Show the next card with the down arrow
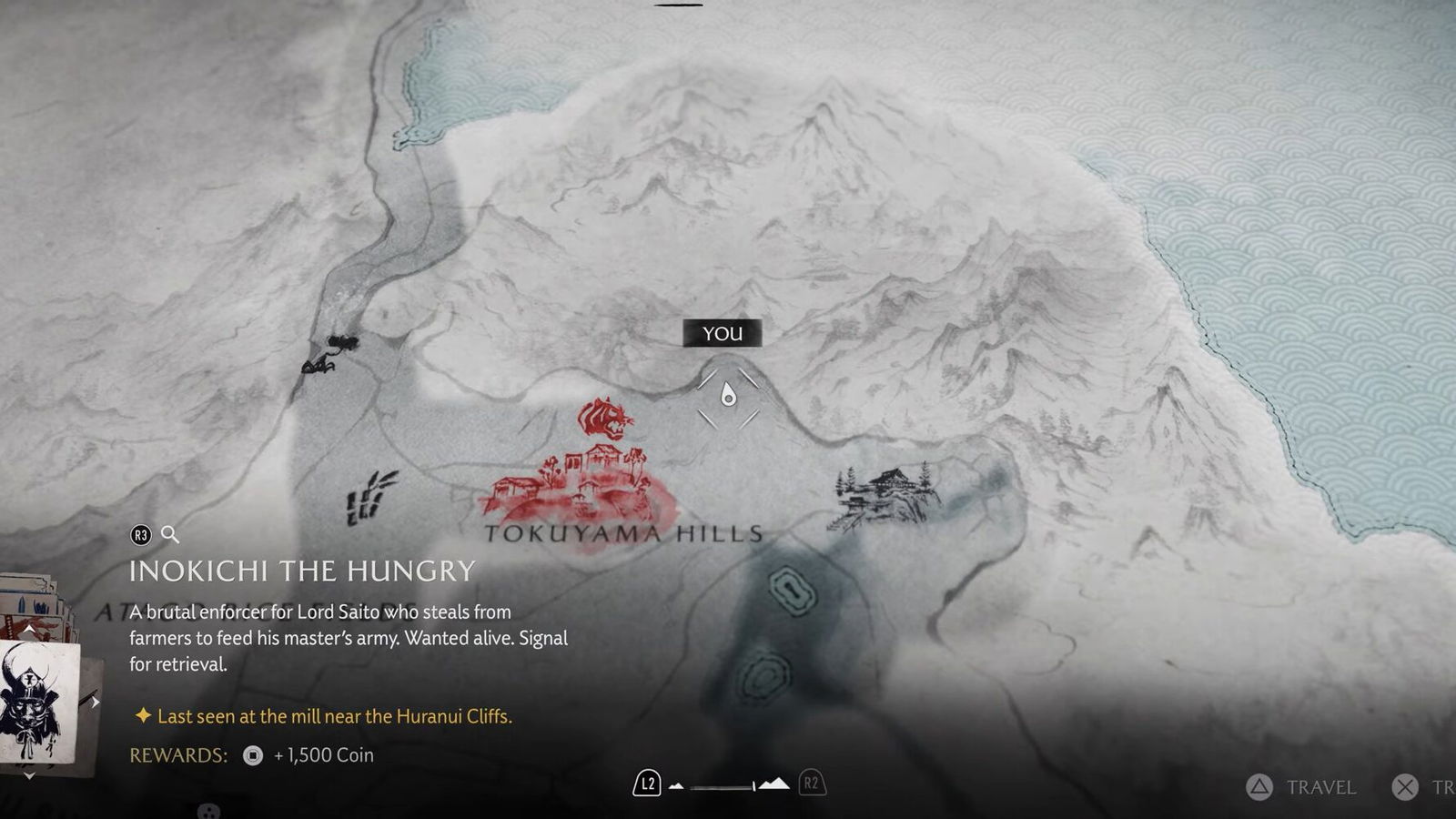The width and height of the screenshot is (1456, 819). click(29, 775)
